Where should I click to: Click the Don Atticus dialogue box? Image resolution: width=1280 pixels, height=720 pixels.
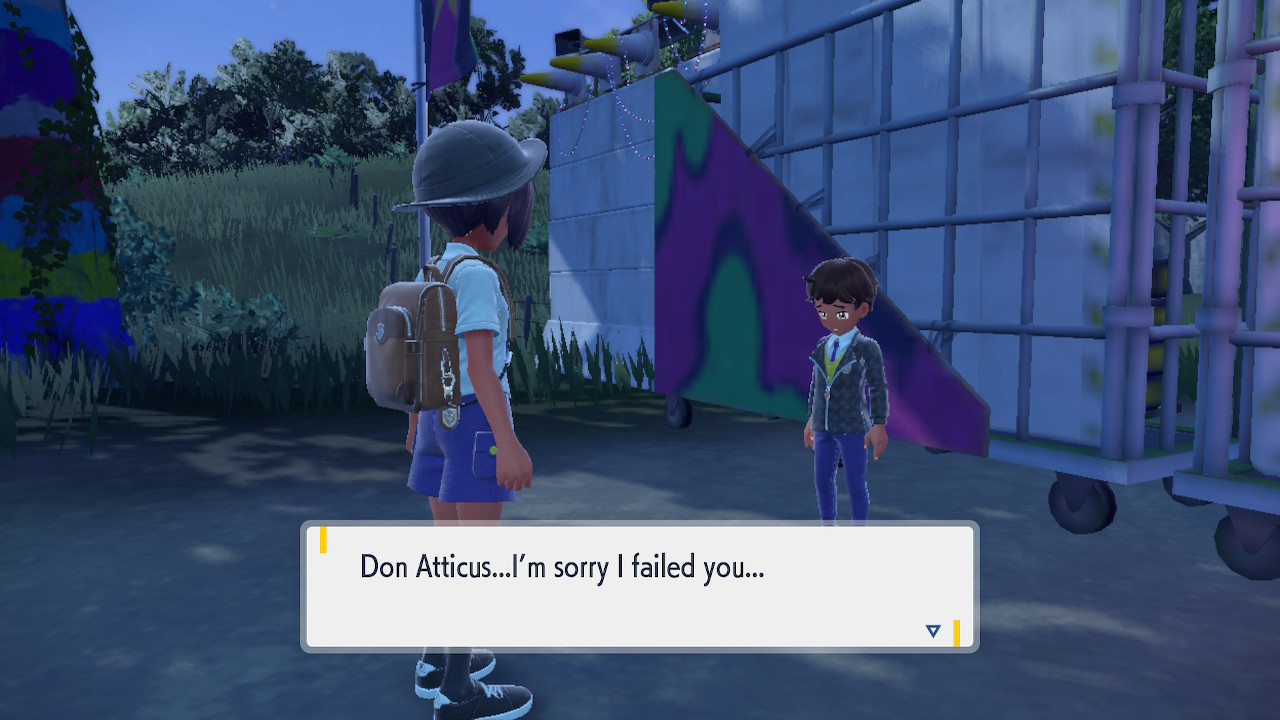(x=640, y=587)
